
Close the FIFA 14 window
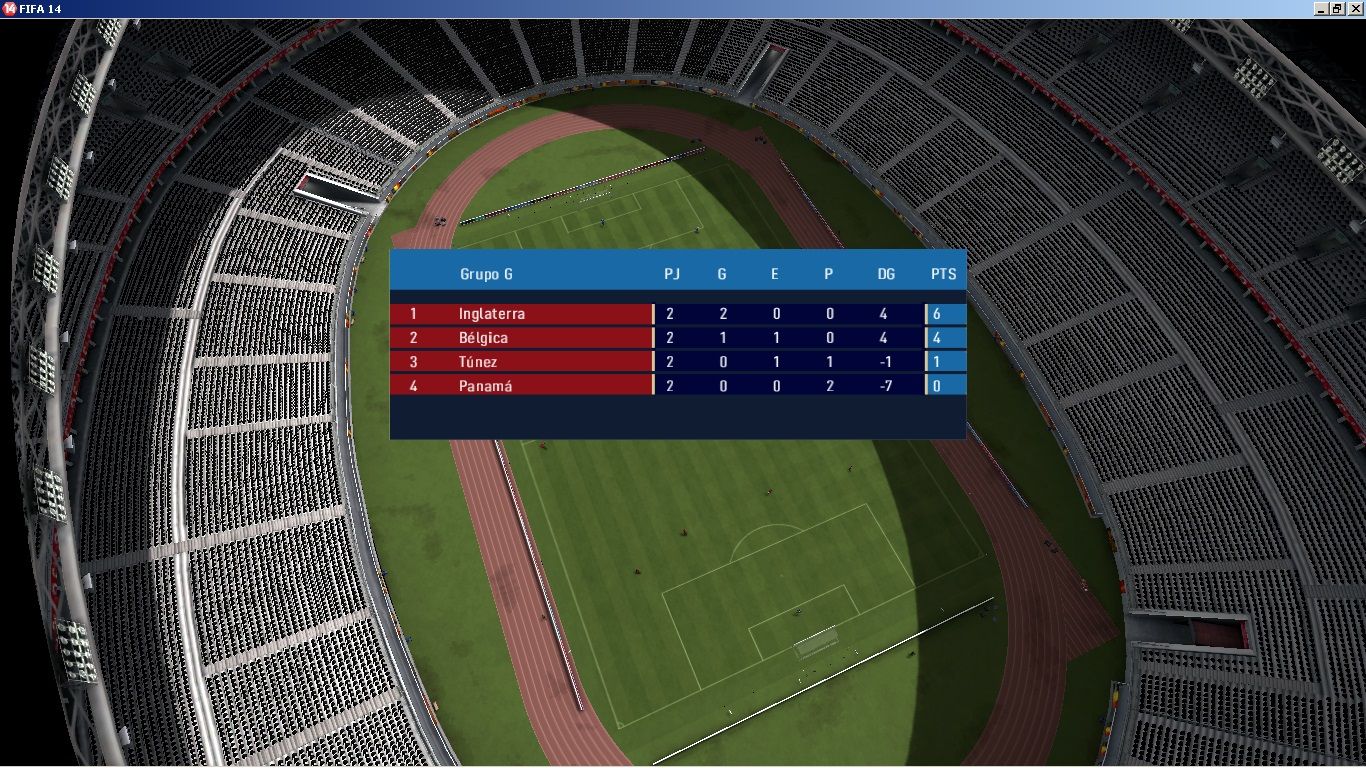[1355, 8]
